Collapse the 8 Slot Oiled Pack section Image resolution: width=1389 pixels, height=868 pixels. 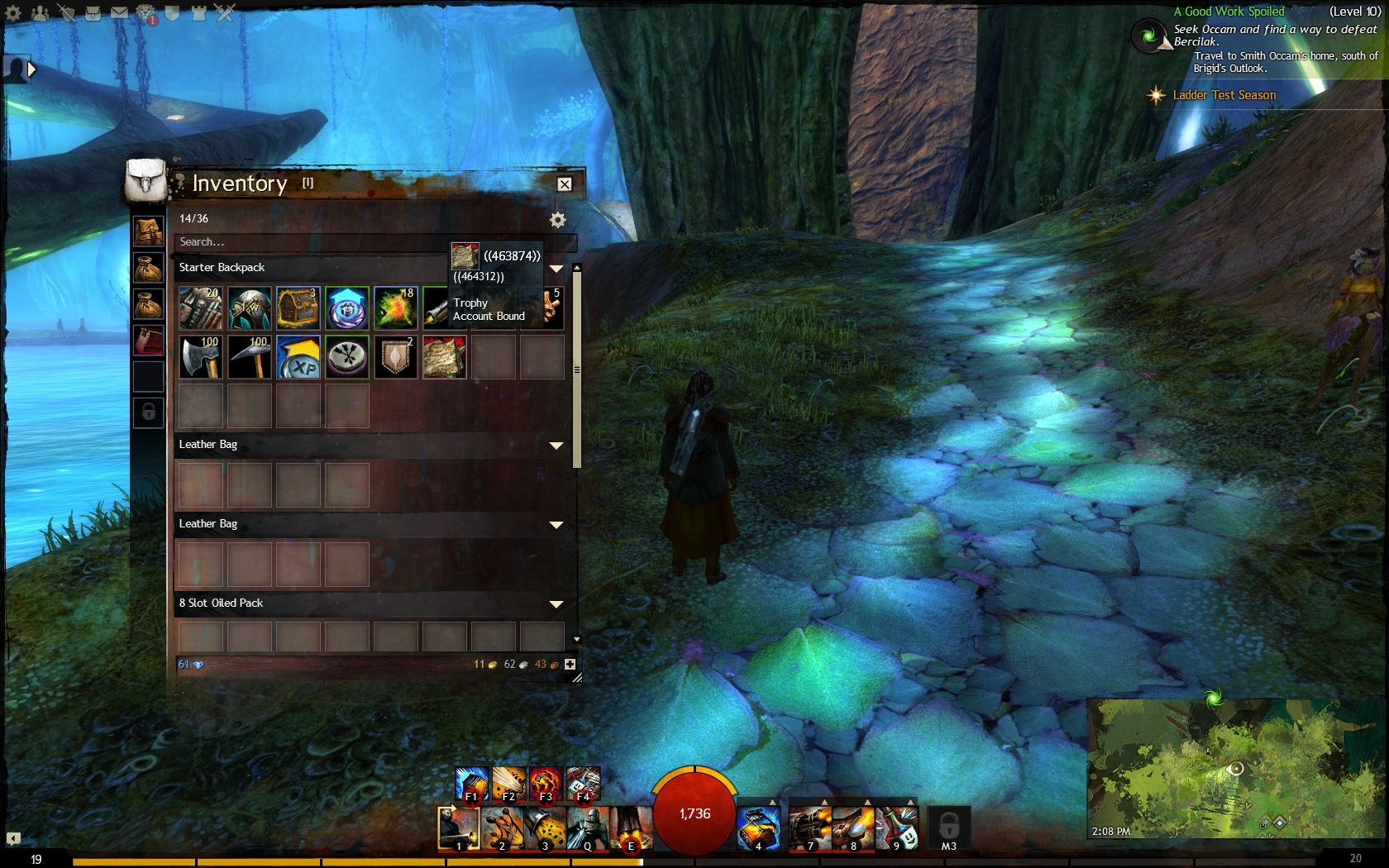coord(556,604)
